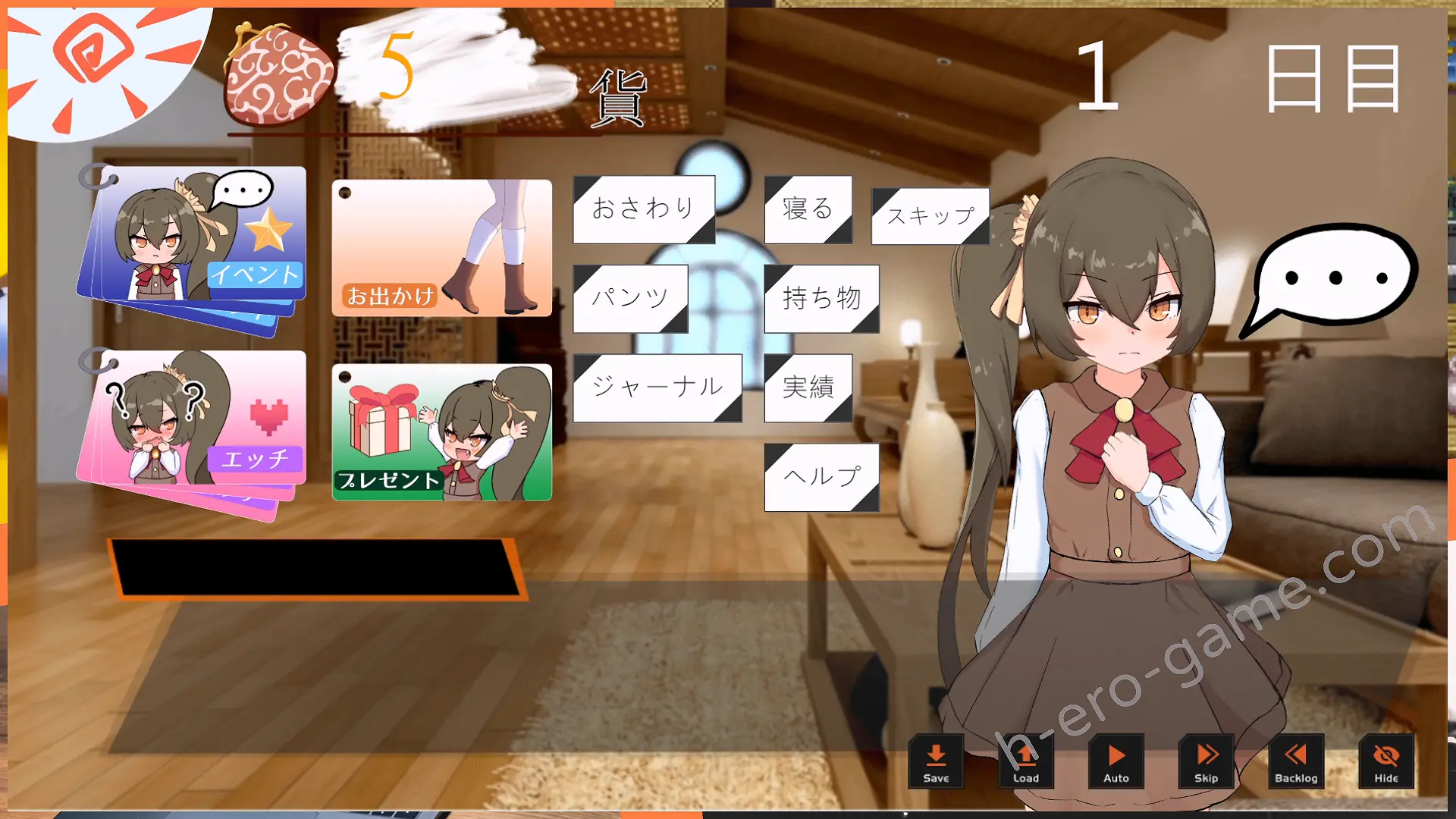Open the 持ち物 inventory
Image resolution: width=1456 pixels, height=819 pixels.
[x=821, y=298]
